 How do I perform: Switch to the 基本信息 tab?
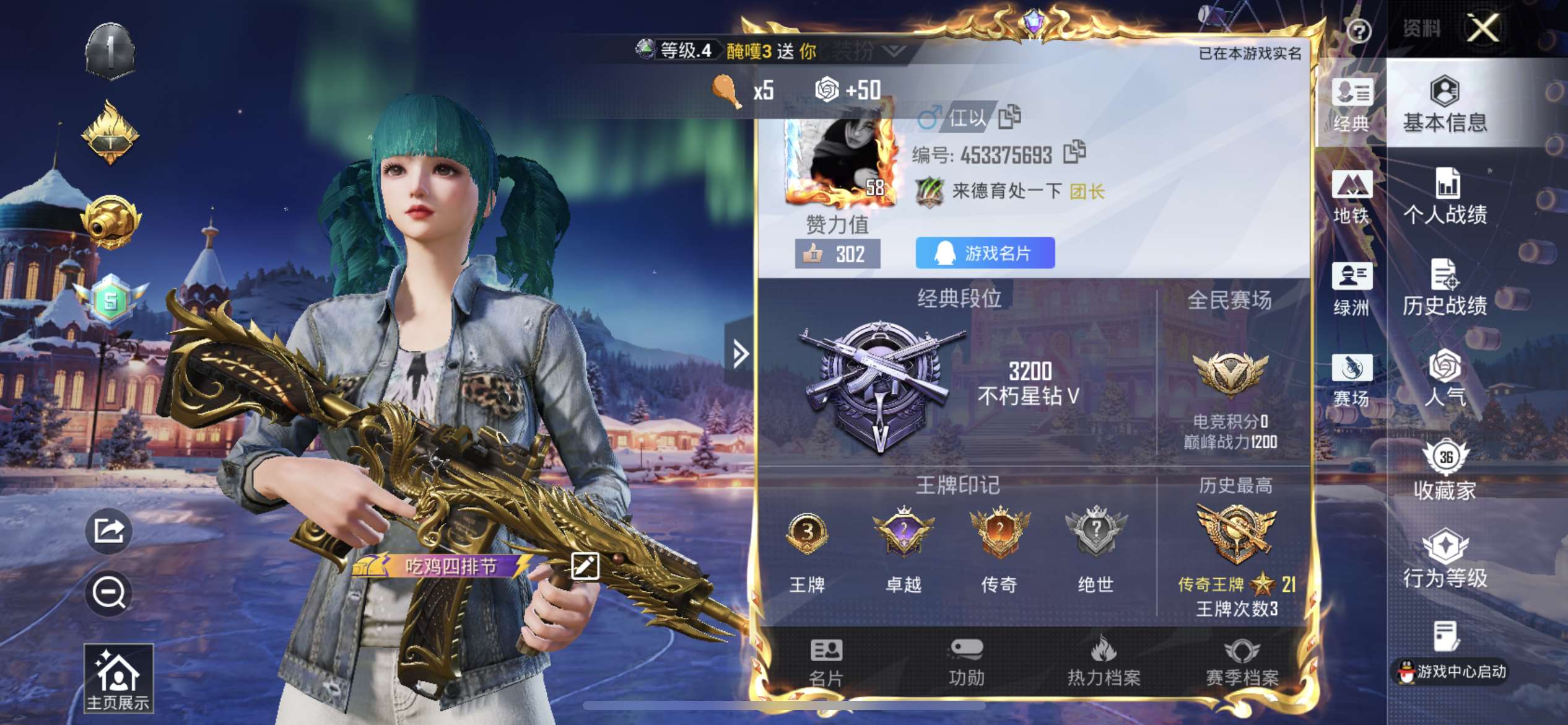pyautogui.click(x=1445, y=104)
